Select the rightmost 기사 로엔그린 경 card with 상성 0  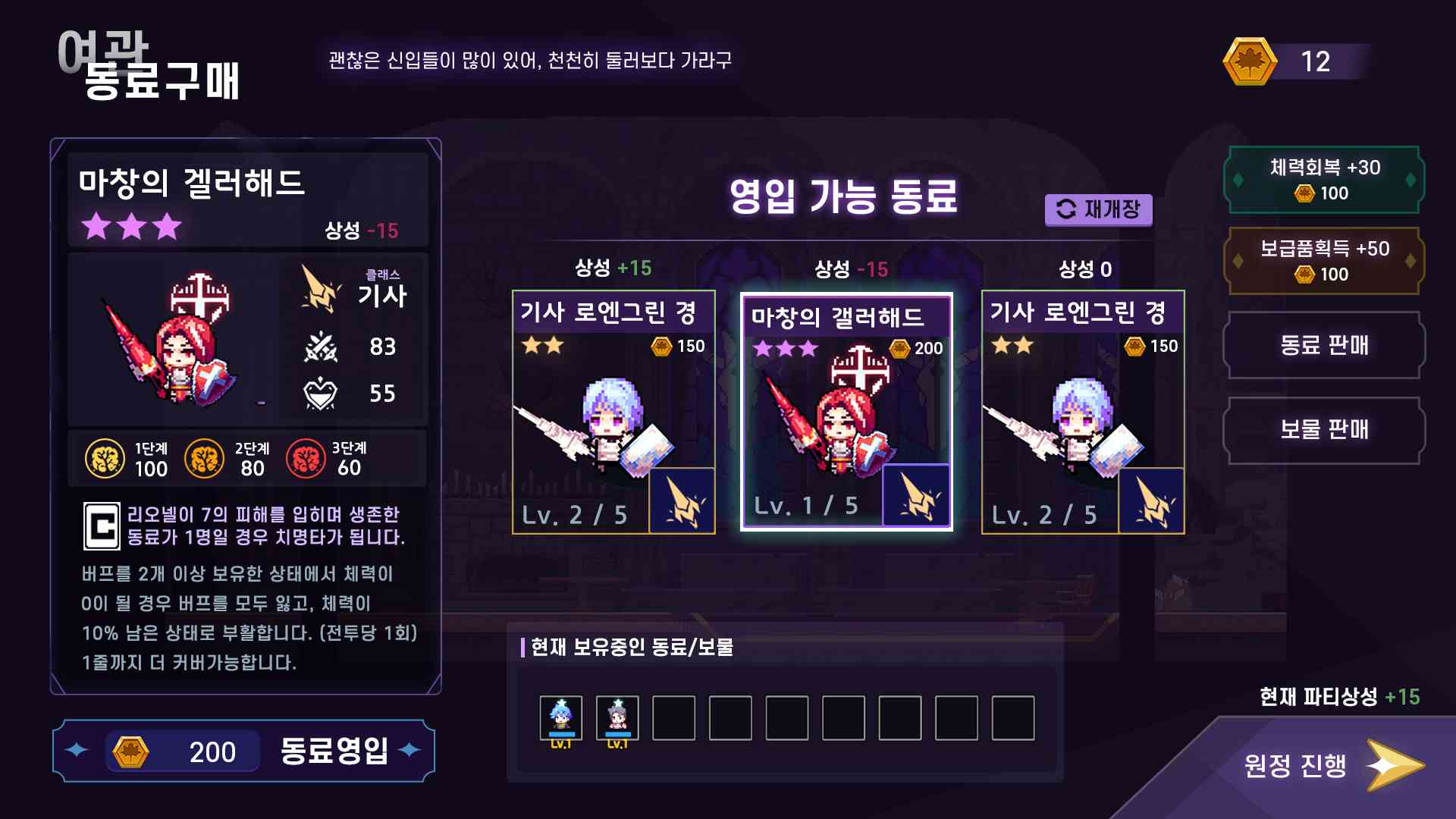[x=1084, y=409]
